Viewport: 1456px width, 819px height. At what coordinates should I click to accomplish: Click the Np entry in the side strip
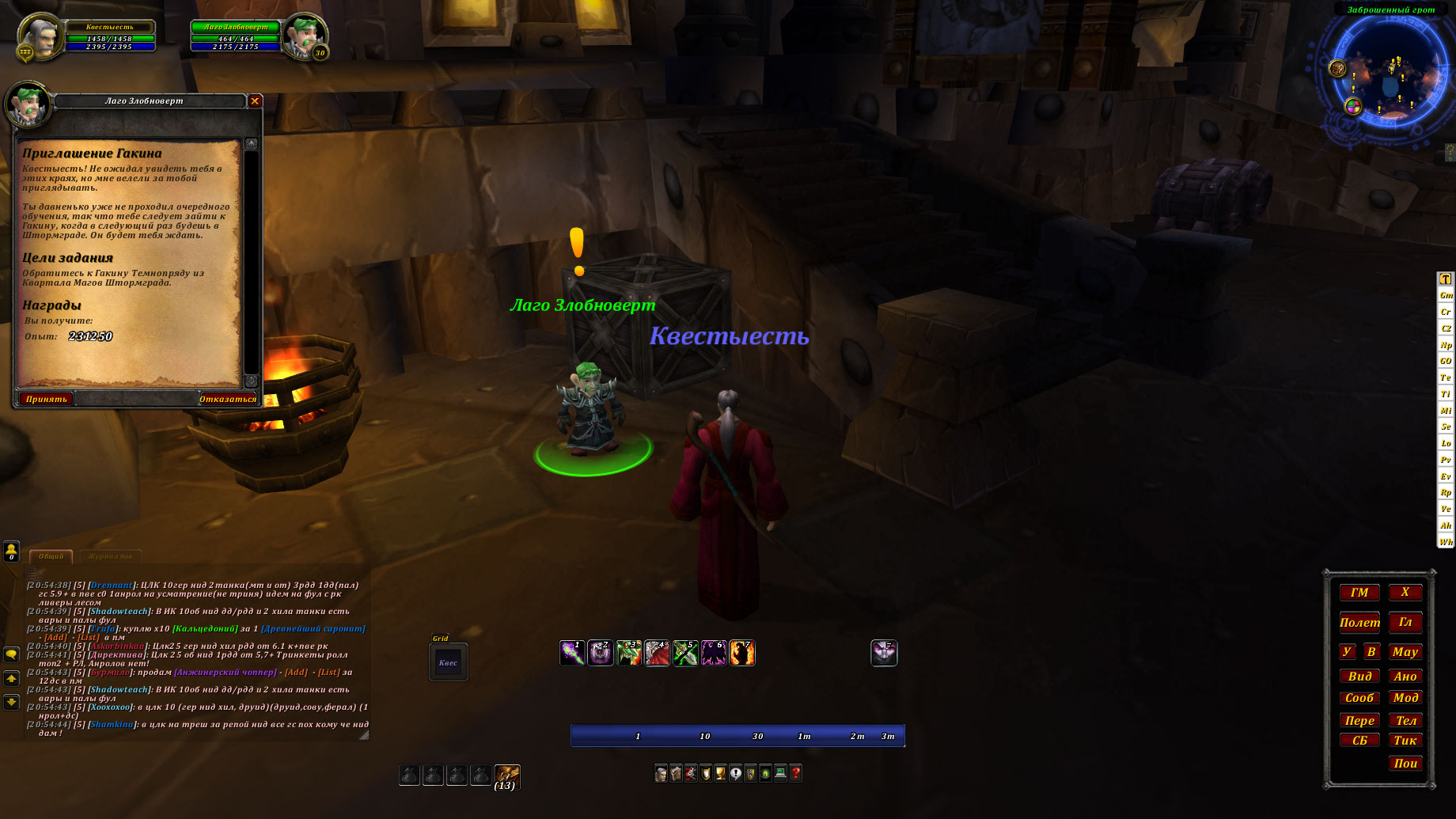pyautogui.click(x=1446, y=345)
